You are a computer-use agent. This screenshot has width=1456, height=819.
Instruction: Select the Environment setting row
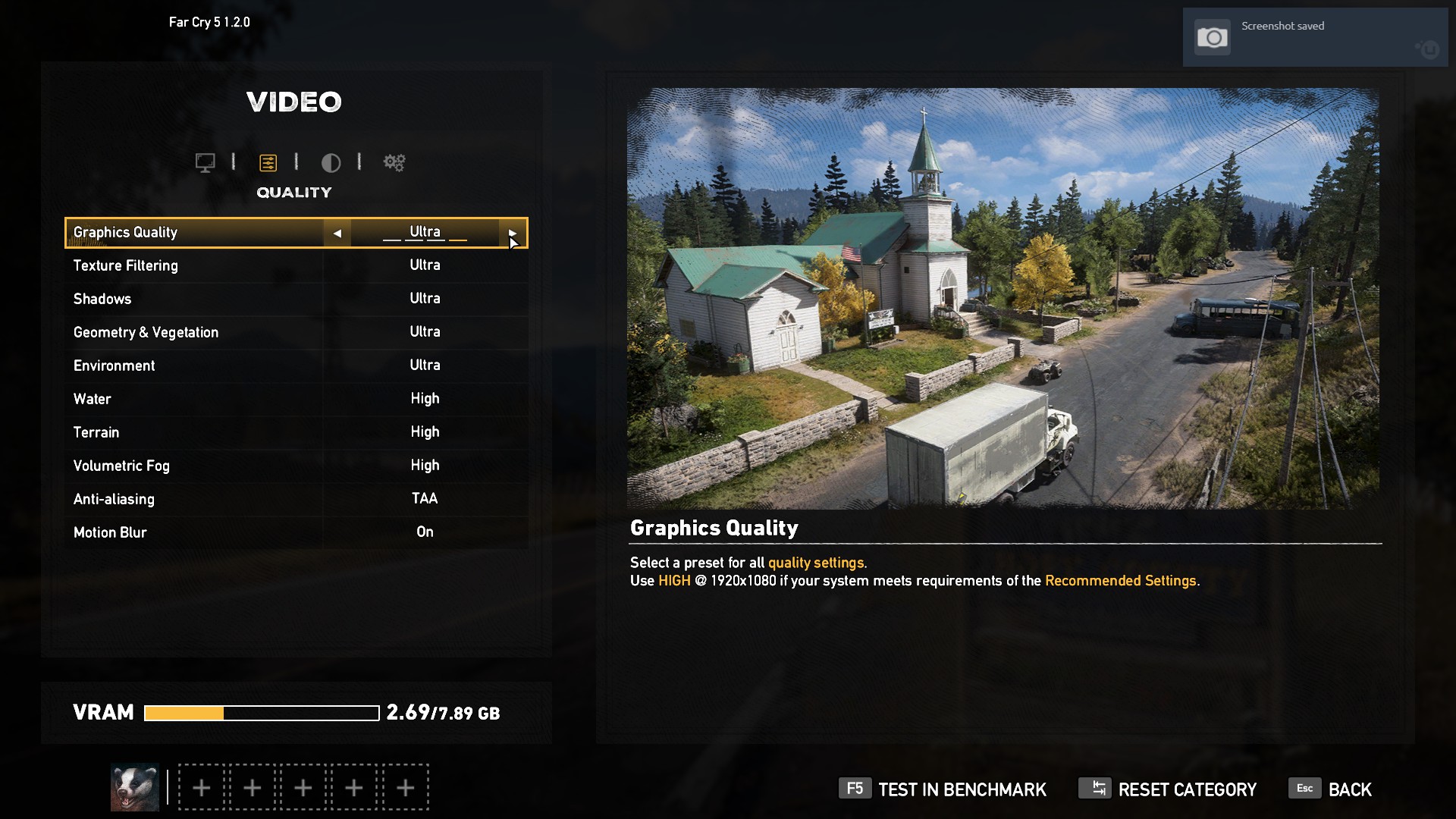coord(296,366)
